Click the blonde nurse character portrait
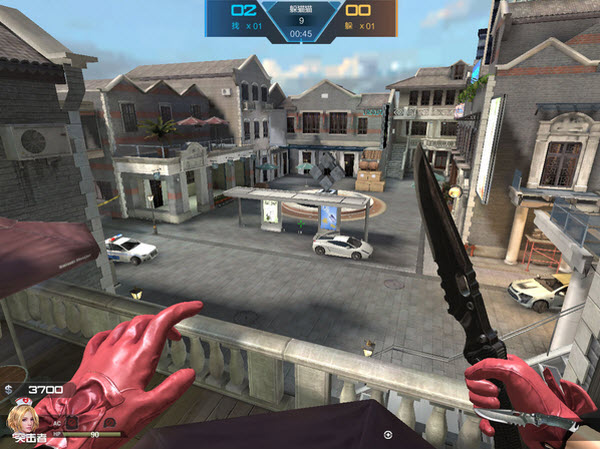 pyautogui.click(x=20, y=418)
